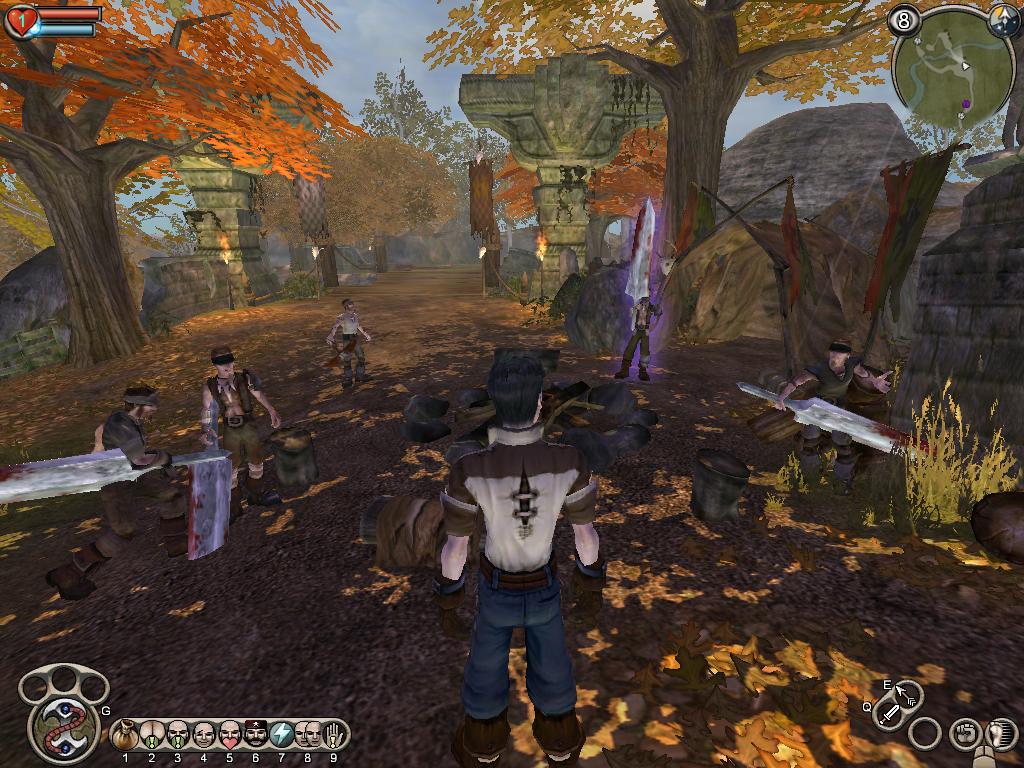This screenshot has height=768, width=1024.
Task: Select the face with heart expression
Action: coord(230,734)
